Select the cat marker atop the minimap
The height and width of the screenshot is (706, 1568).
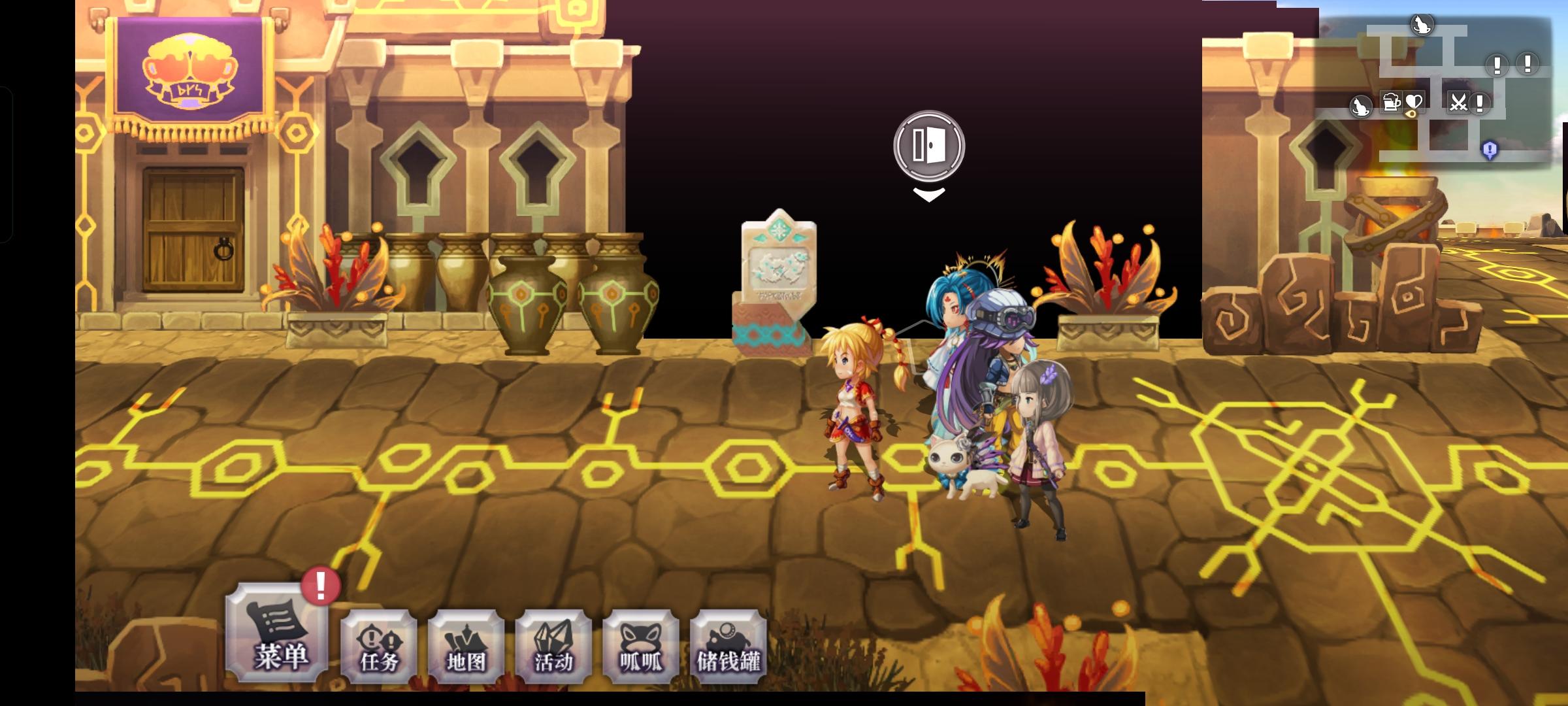pos(1422,25)
